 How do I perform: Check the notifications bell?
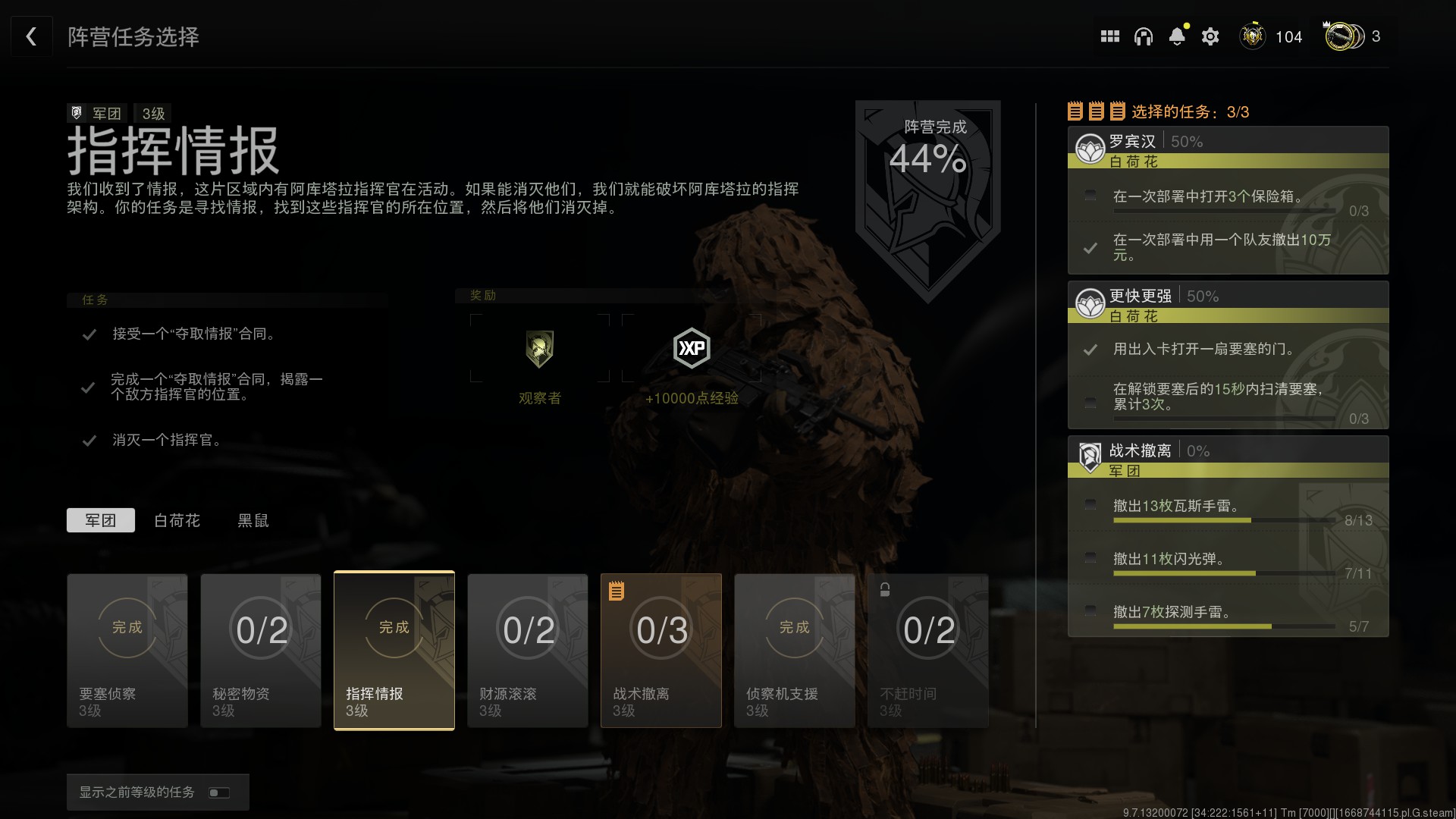point(1177,36)
